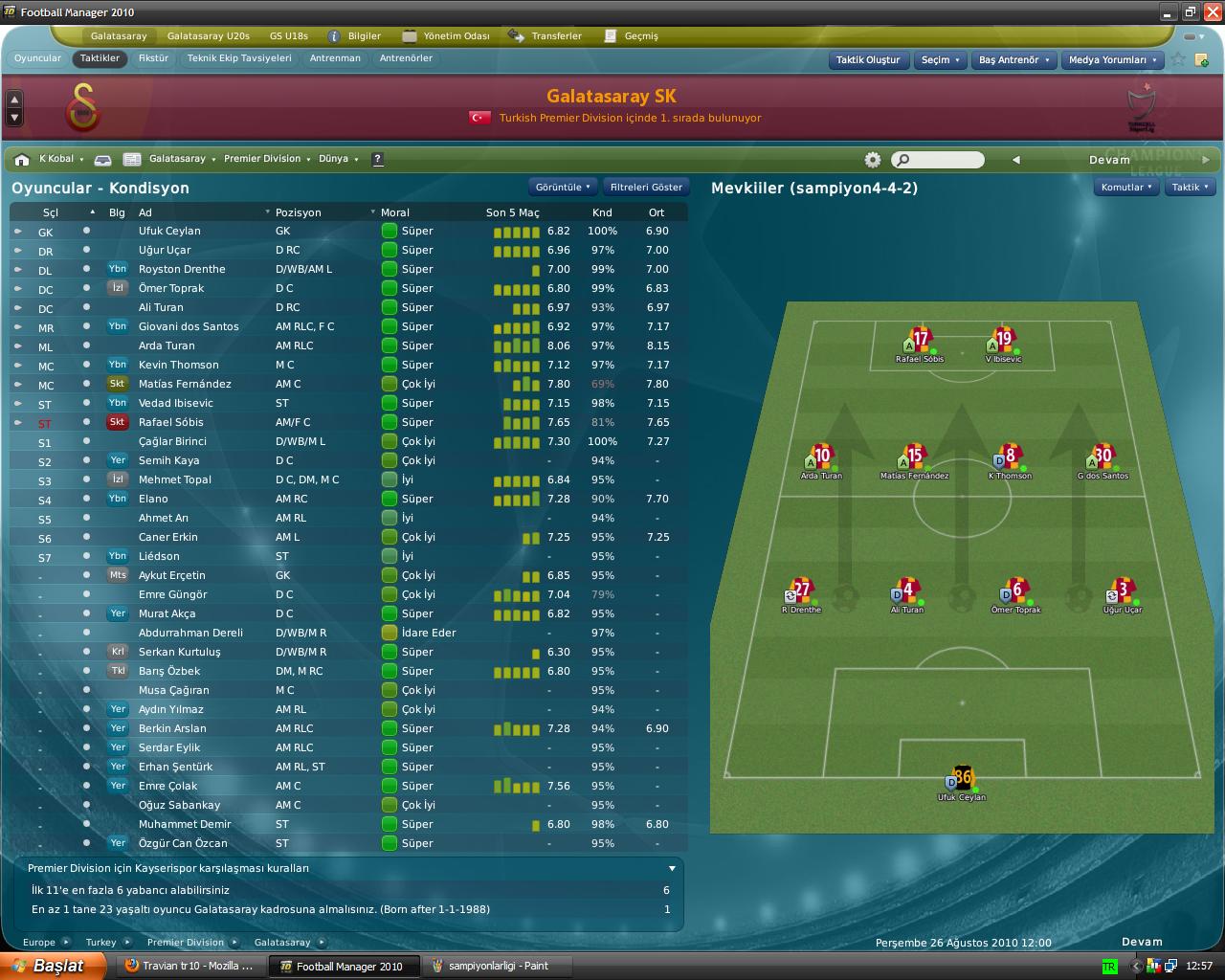Open the Baş Antrenör dropdown

click(1014, 59)
